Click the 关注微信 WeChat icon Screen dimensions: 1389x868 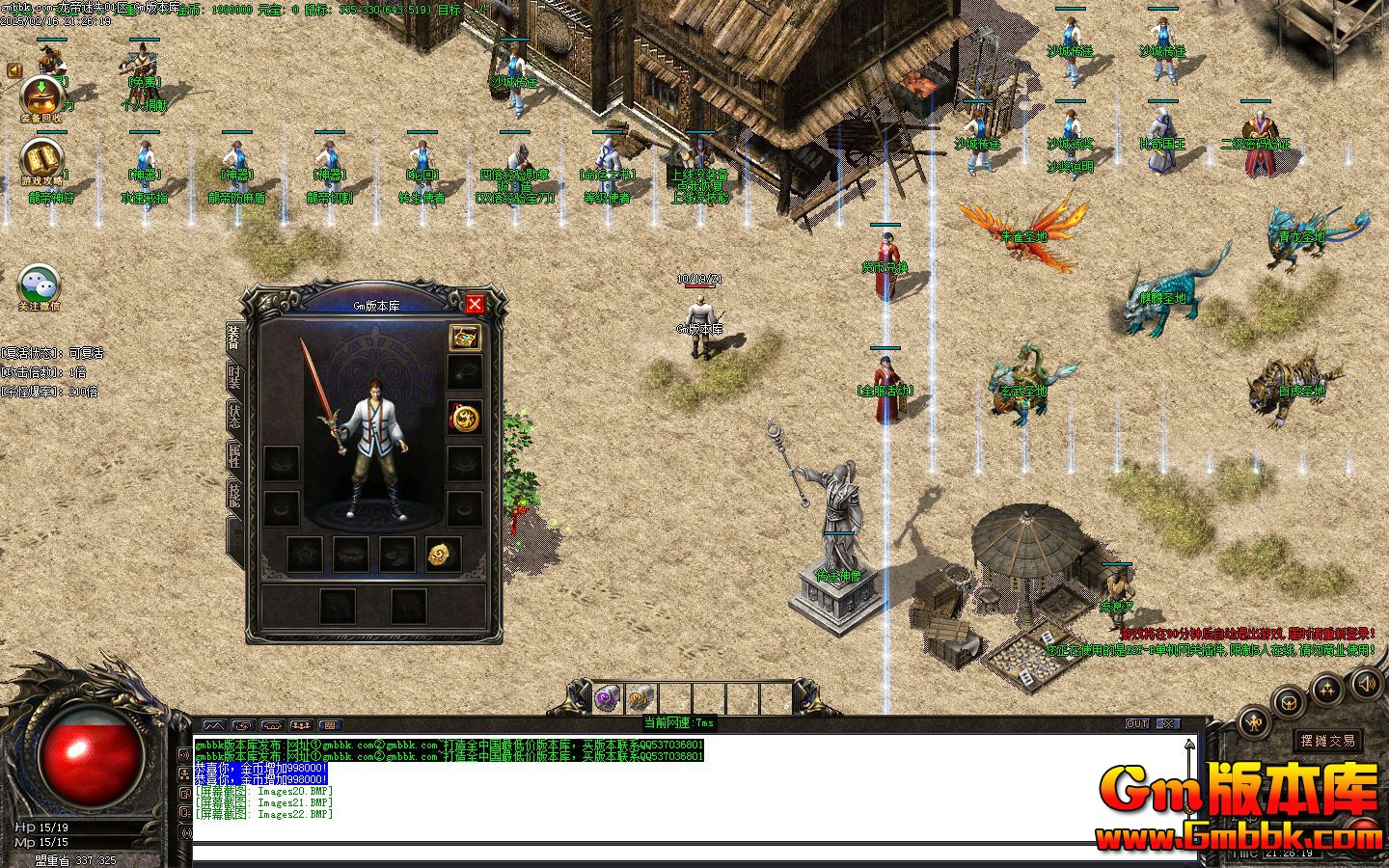40,286
